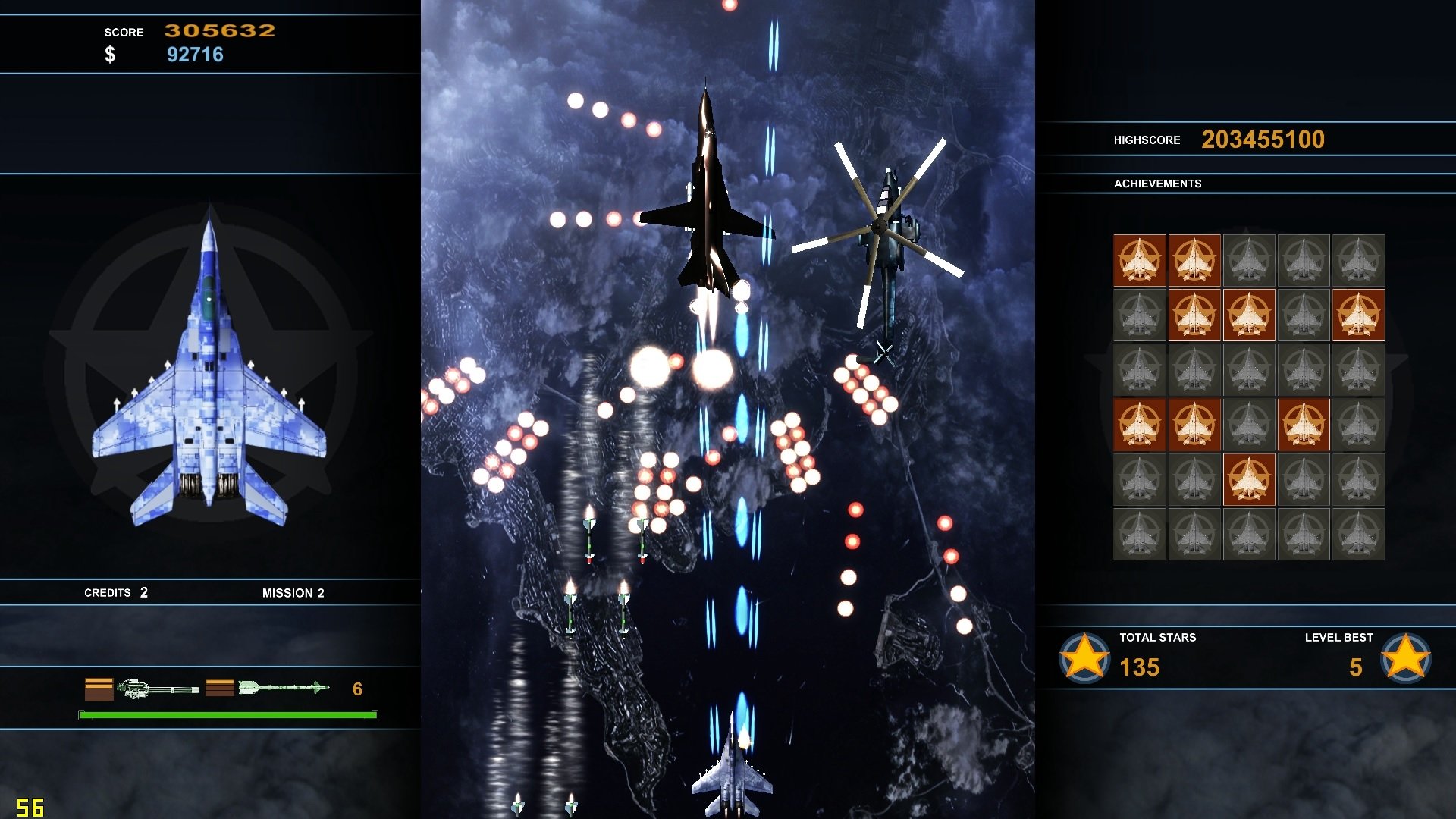This screenshot has width=1456, height=819.
Task: Click the green health bar
Action: tap(226, 714)
